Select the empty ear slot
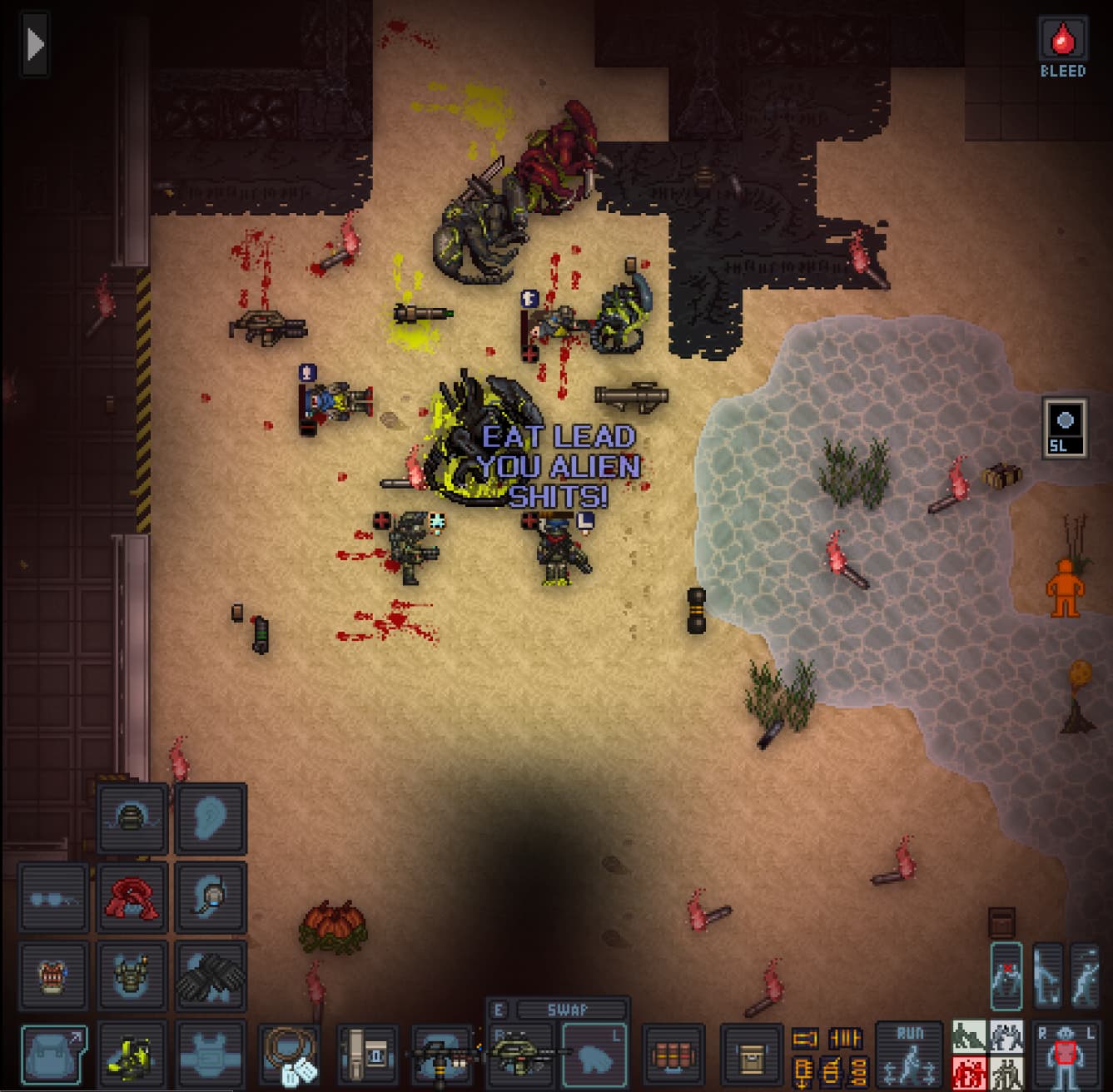This screenshot has height=1092, width=1113. (210, 819)
